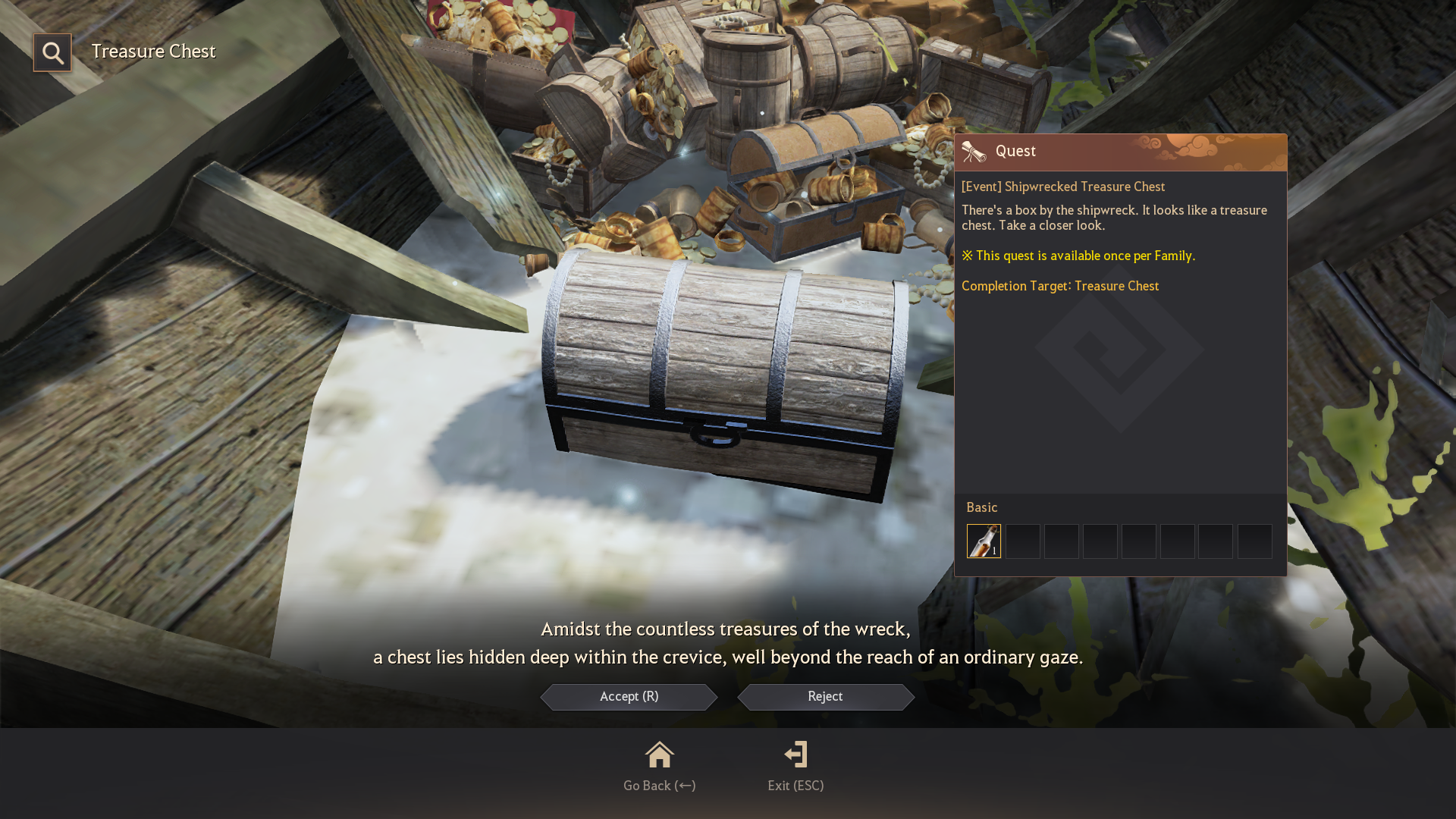Click the quest description paragraph

click(1113, 218)
